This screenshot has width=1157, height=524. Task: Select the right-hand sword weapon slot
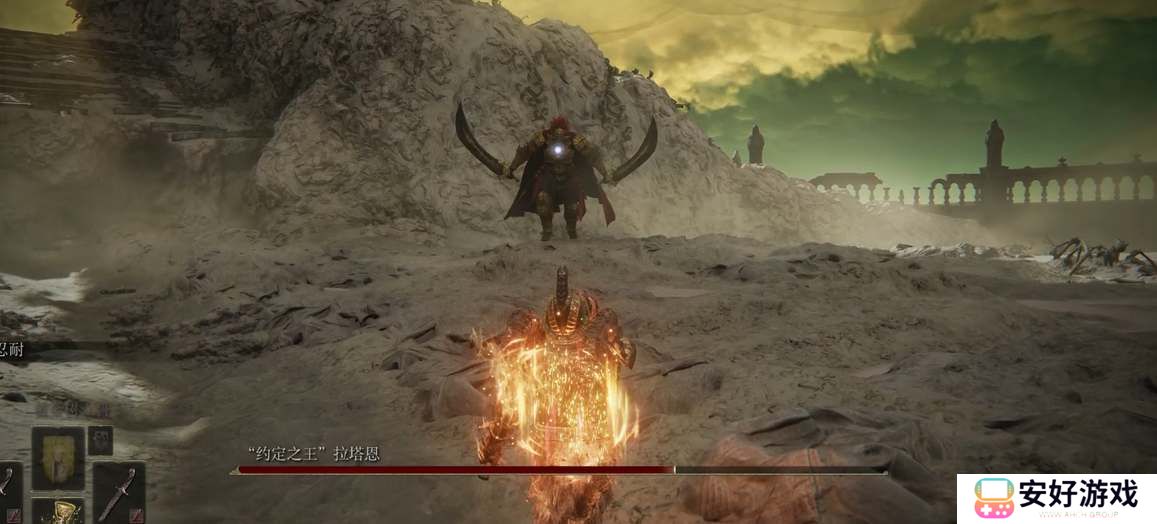(x=119, y=491)
